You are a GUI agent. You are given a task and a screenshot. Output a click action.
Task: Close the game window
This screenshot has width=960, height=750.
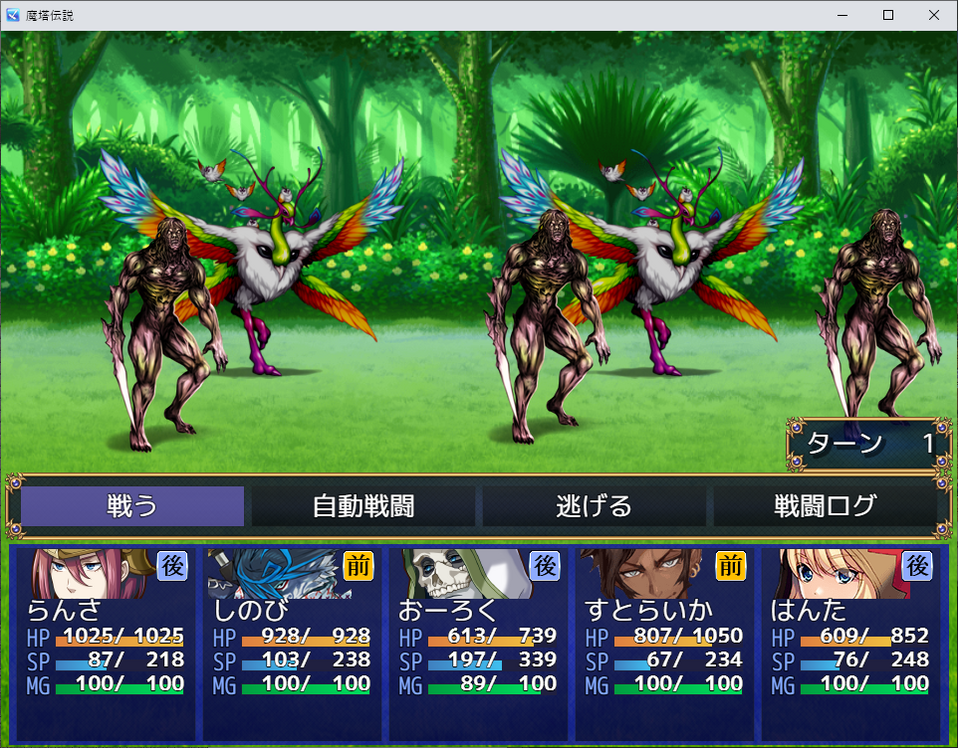(x=934, y=15)
